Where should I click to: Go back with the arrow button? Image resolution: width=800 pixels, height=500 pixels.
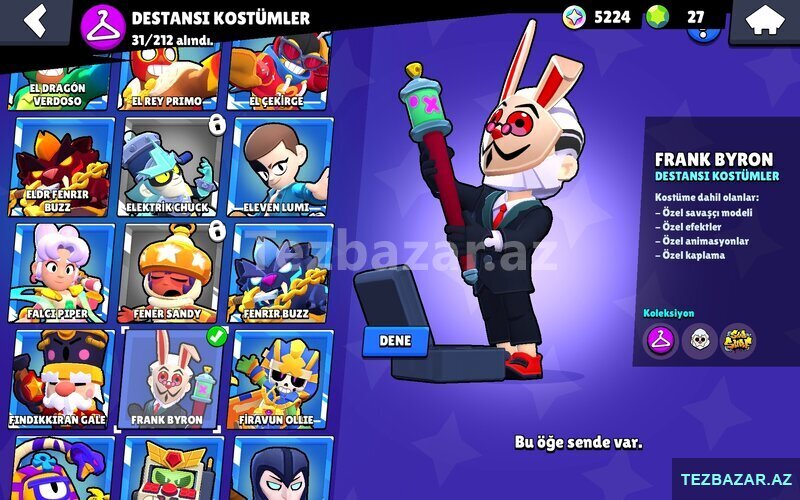click(x=35, y=19)
